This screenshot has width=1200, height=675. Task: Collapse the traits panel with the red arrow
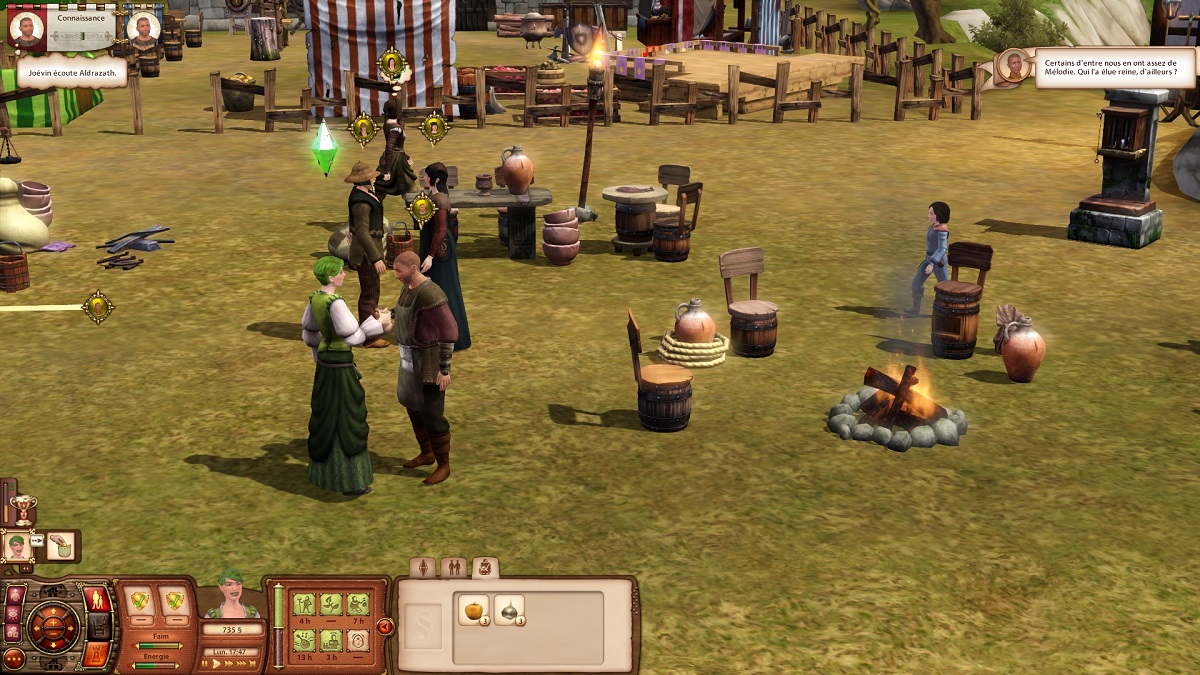385,627
